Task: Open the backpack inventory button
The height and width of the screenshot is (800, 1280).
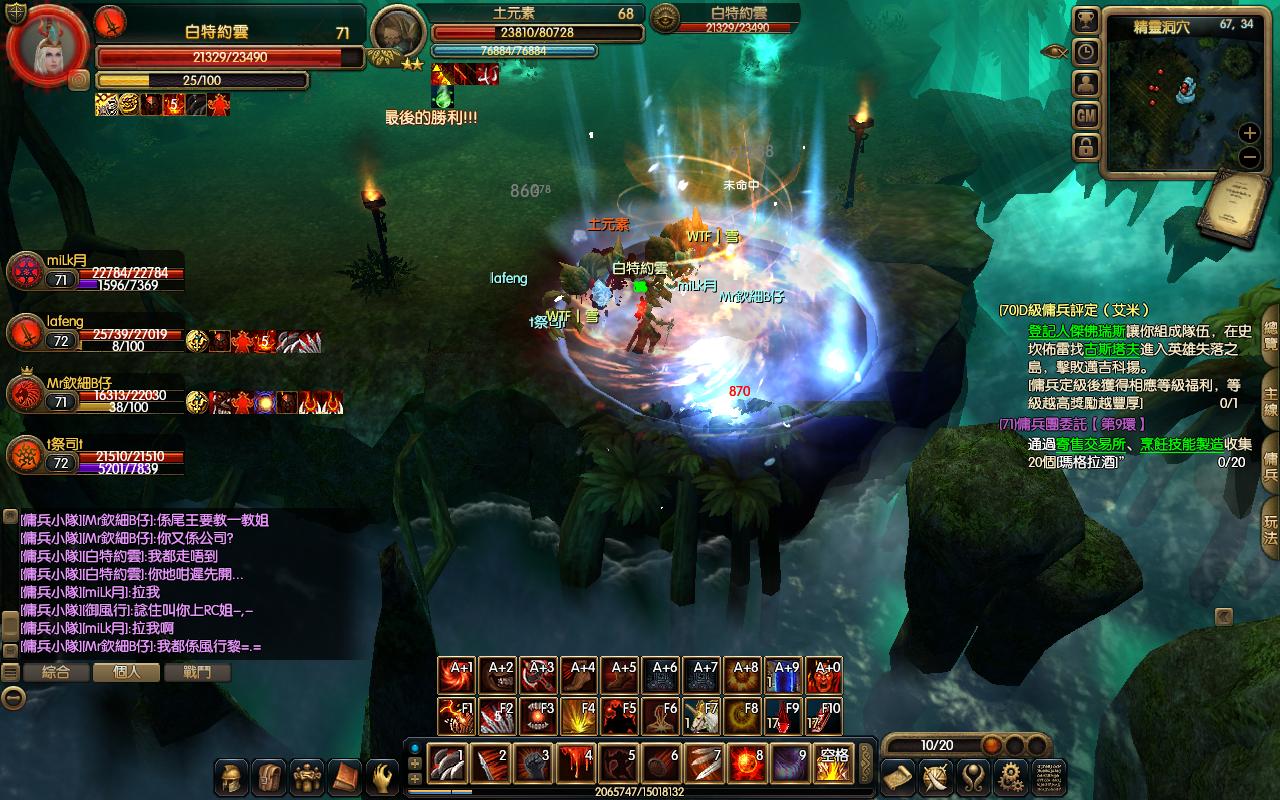Action: [x=270, y=777]
